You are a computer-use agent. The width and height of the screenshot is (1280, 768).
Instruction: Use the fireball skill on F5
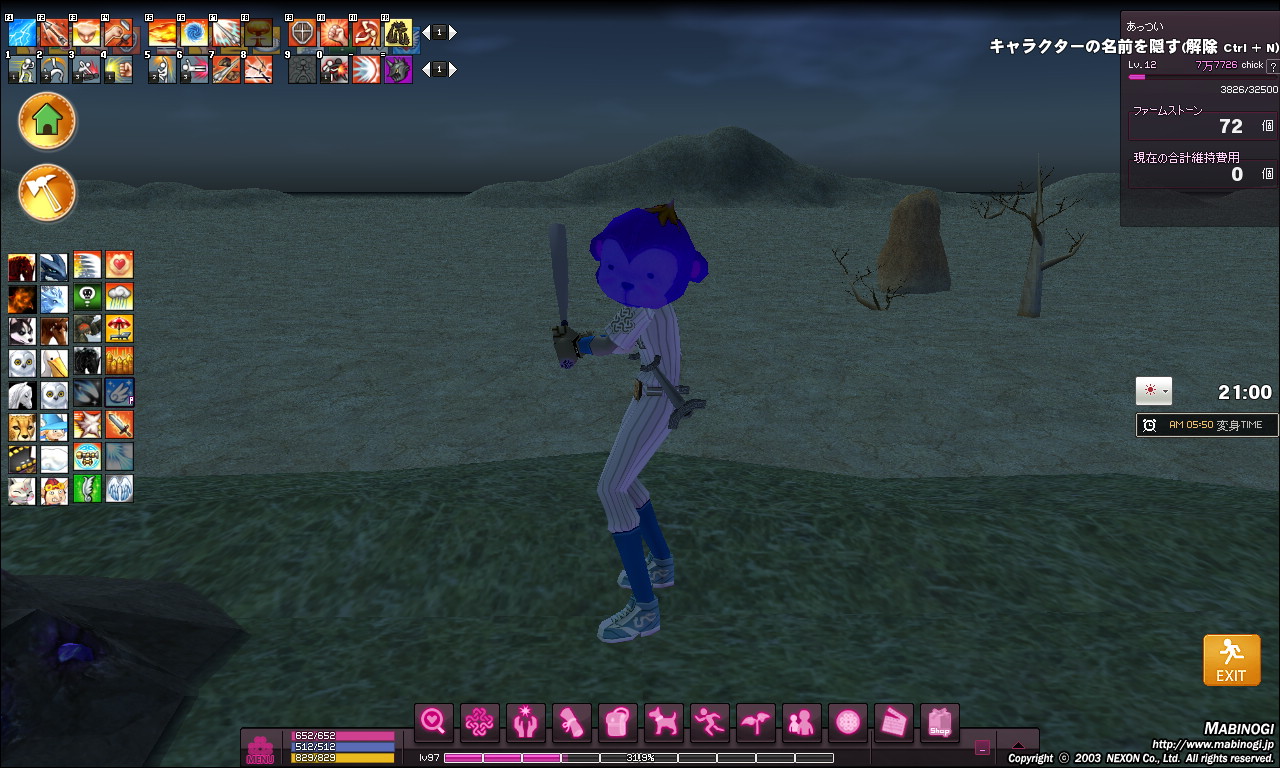point(162,33)
